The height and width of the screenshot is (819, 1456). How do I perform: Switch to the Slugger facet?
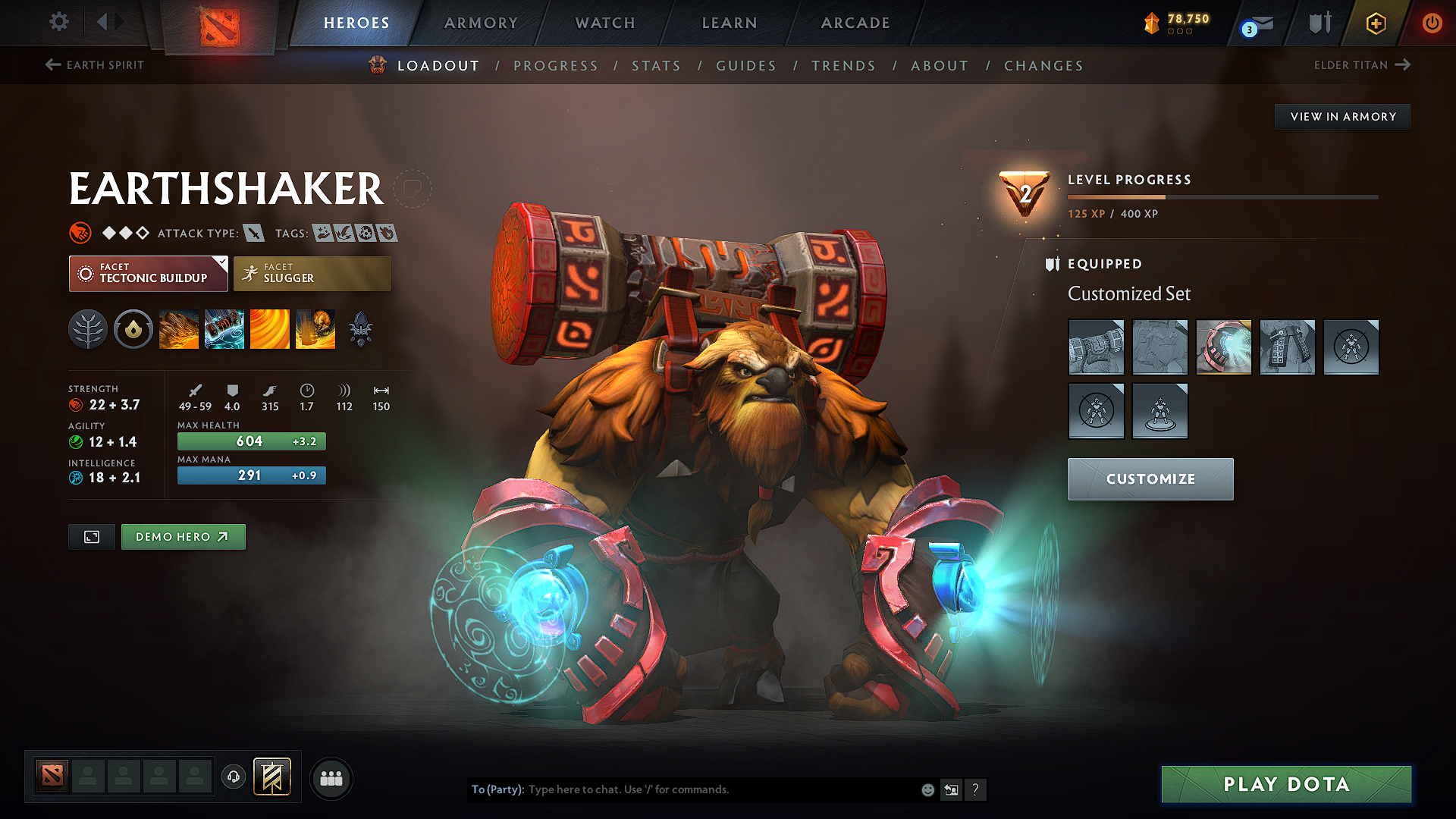[x=312, y=273]
